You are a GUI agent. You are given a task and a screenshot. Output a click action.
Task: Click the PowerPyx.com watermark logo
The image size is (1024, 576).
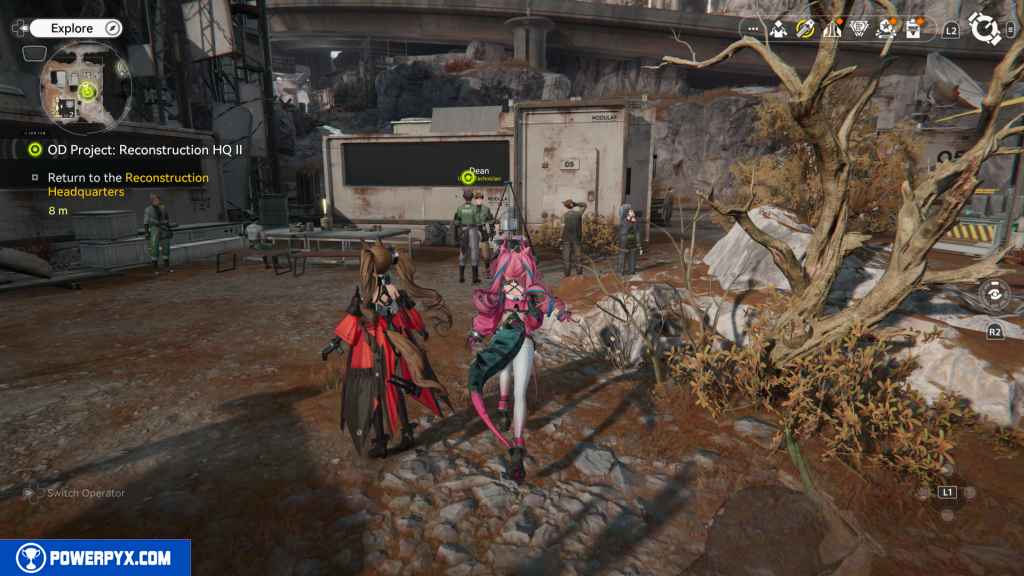95,558
